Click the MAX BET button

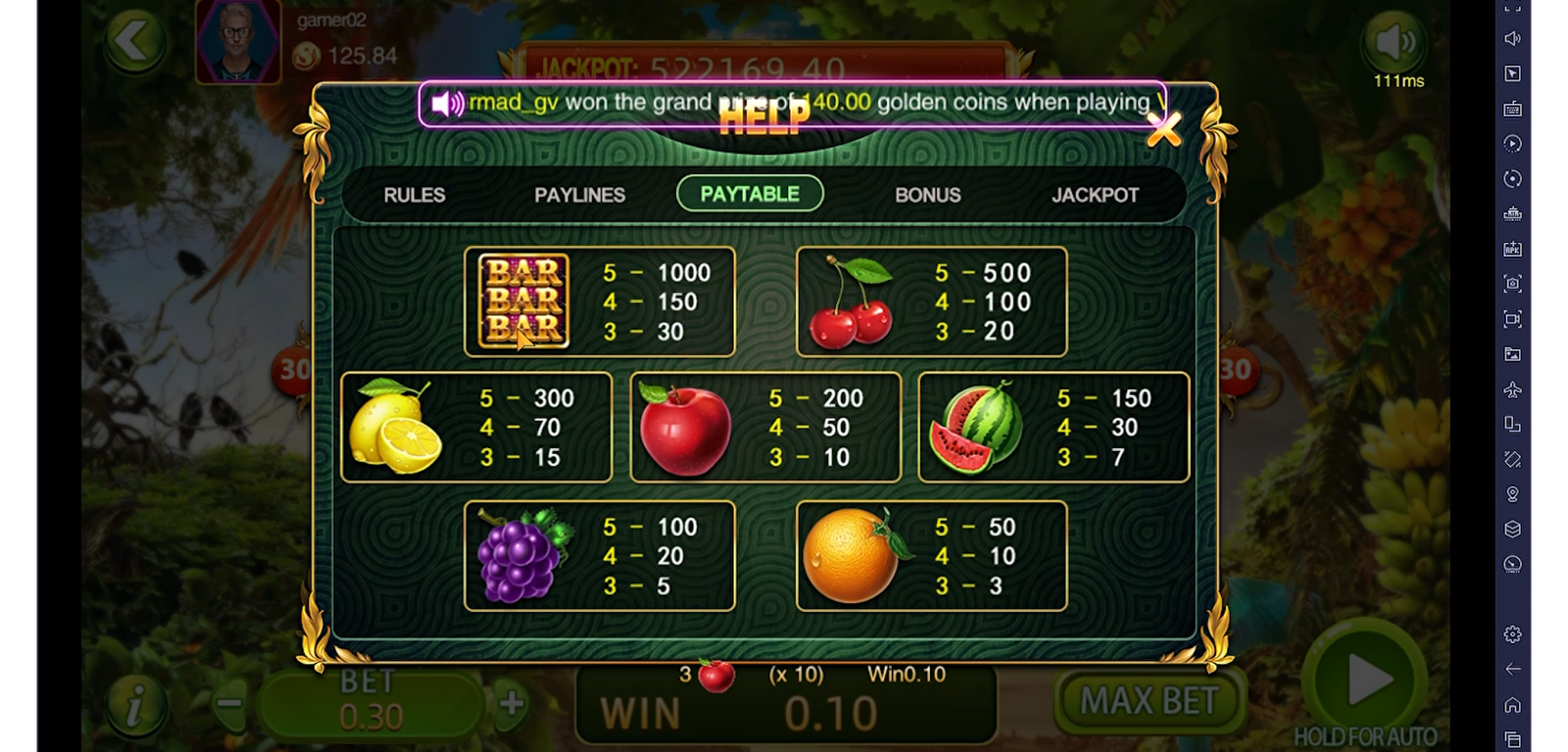tap(1149, 701)
